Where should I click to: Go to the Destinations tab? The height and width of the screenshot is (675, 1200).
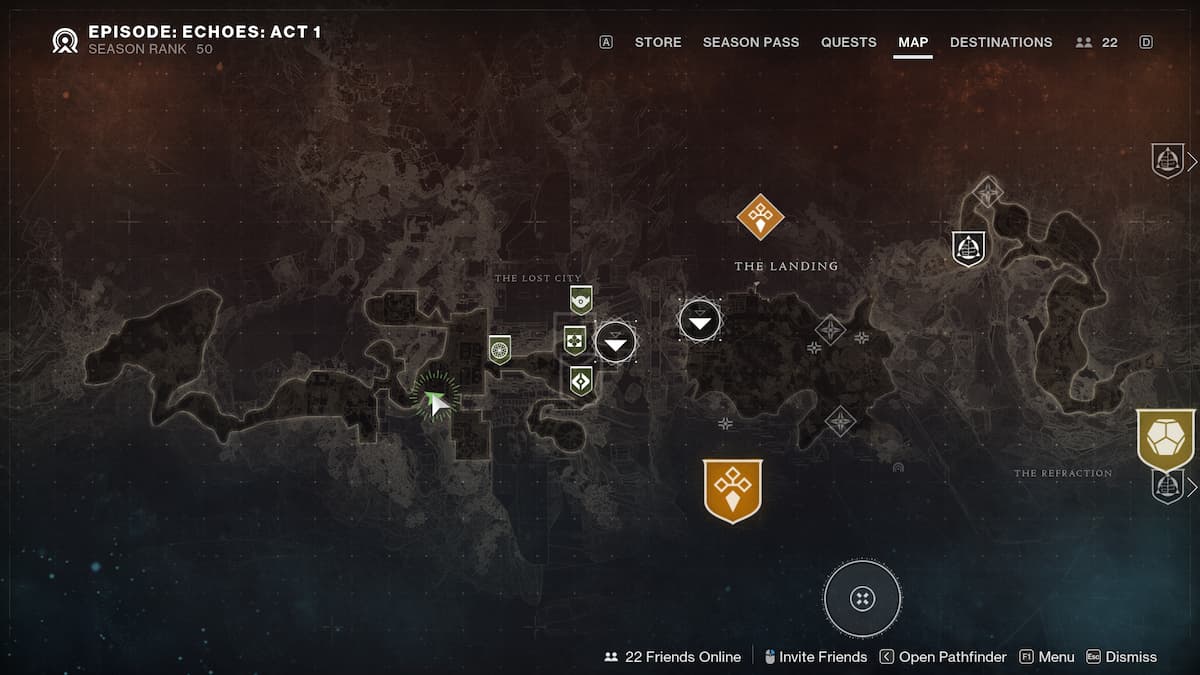tap(1000, 42)
